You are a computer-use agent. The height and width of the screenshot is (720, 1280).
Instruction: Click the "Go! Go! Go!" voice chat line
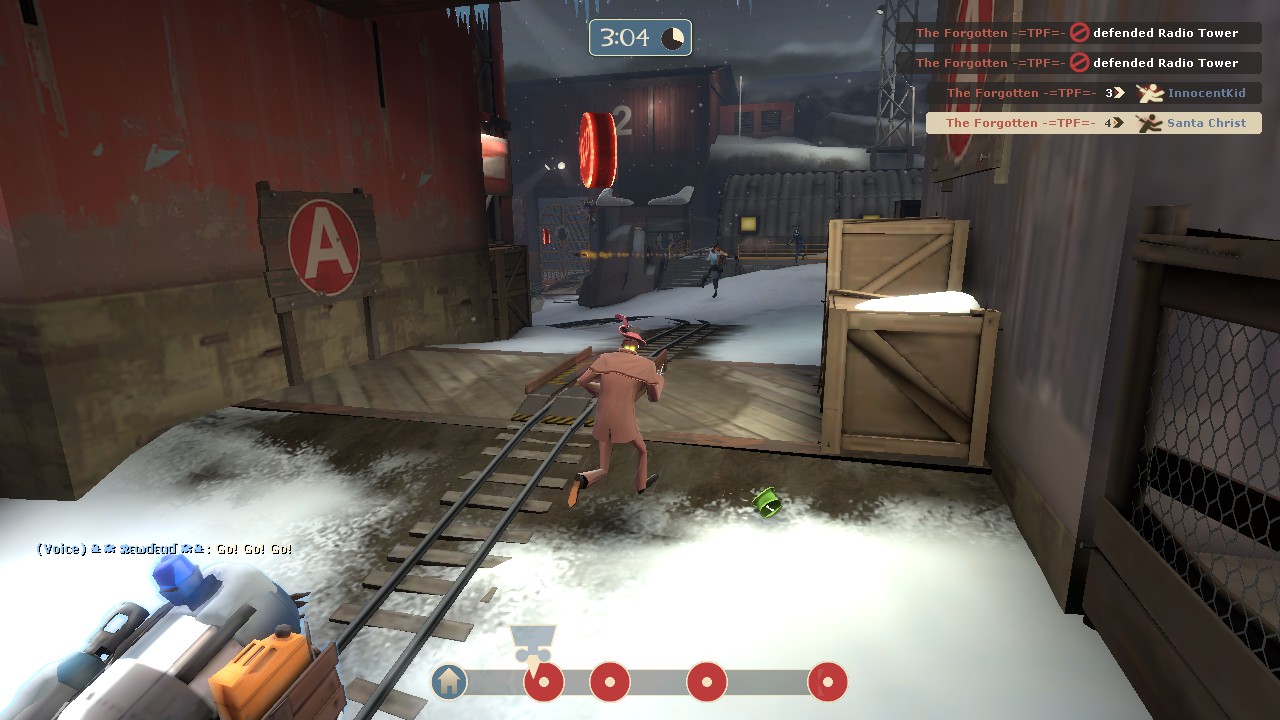pyautogui.click(x=165, y=549)
